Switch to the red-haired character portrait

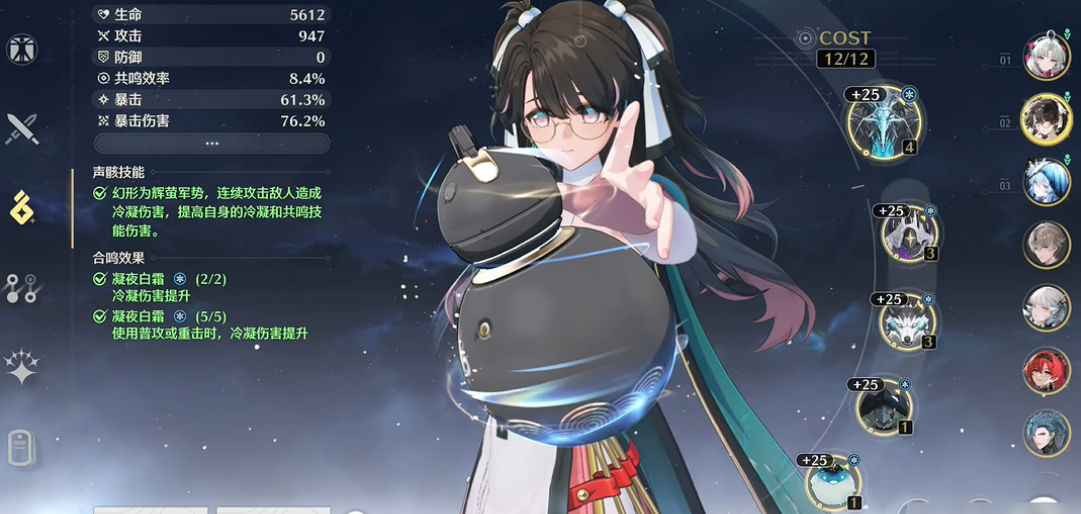1046,371
